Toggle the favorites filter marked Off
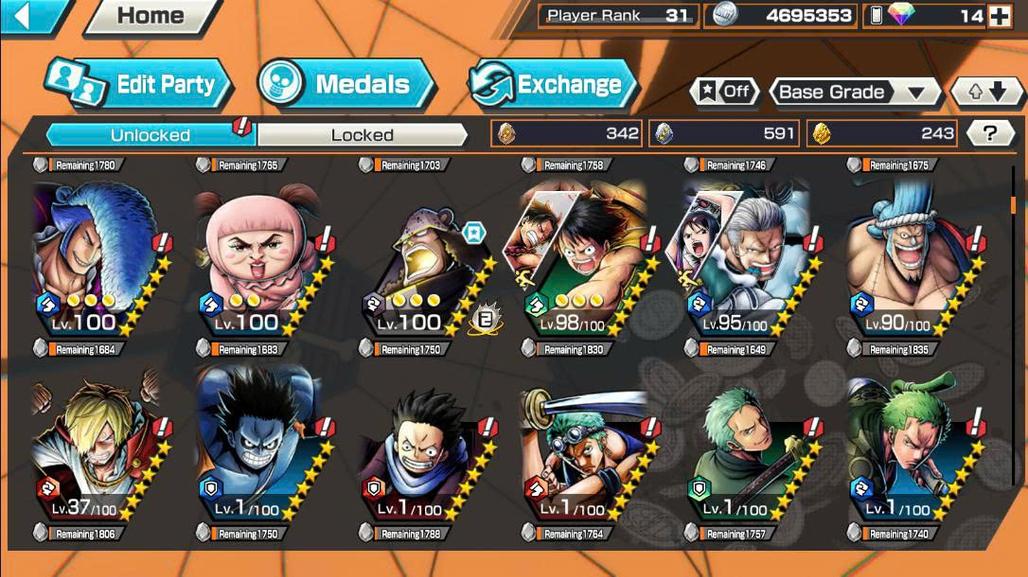 tap(724, 92)
